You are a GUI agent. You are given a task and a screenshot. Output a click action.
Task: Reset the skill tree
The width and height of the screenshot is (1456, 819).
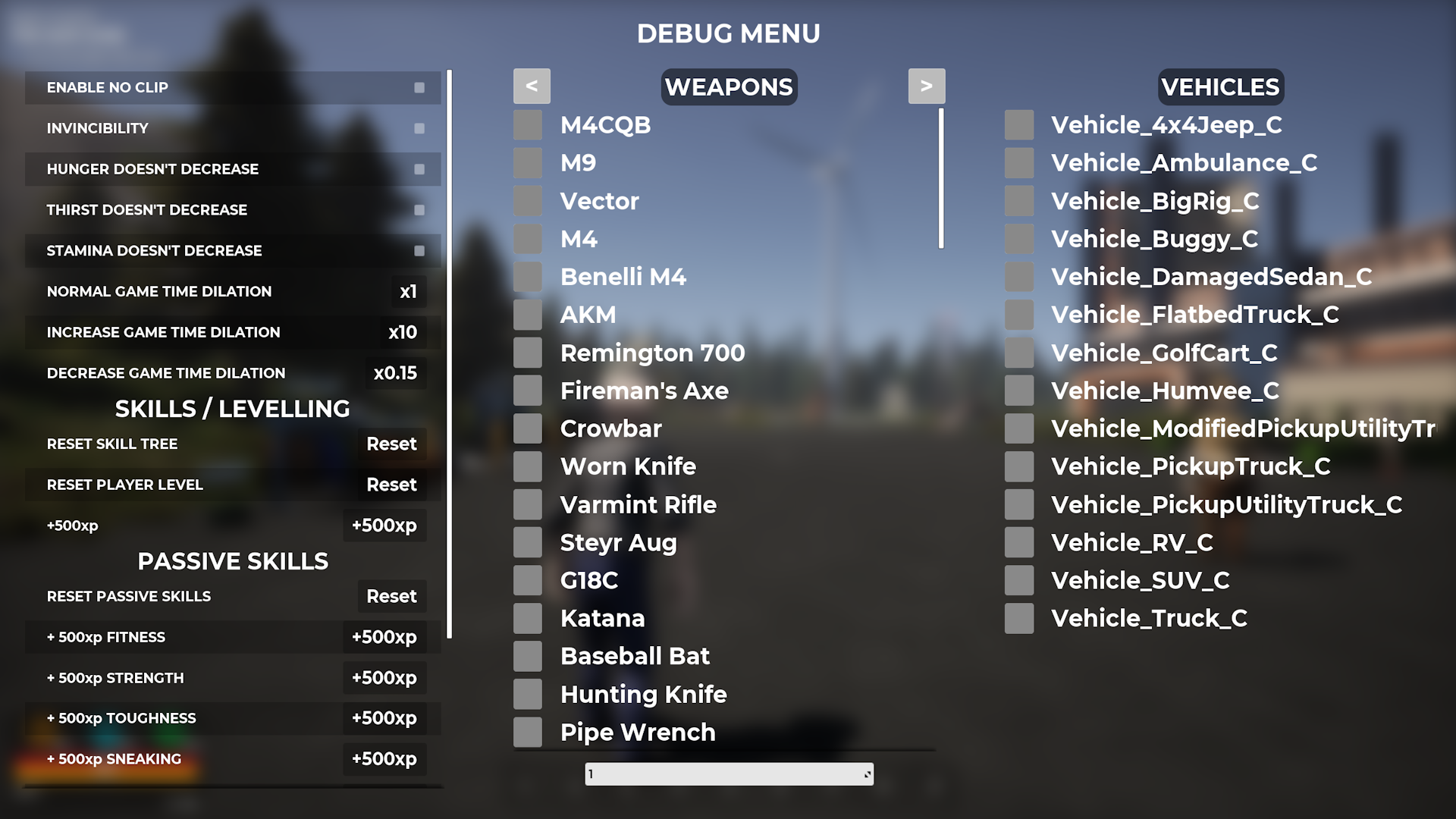tap(391, 444)
